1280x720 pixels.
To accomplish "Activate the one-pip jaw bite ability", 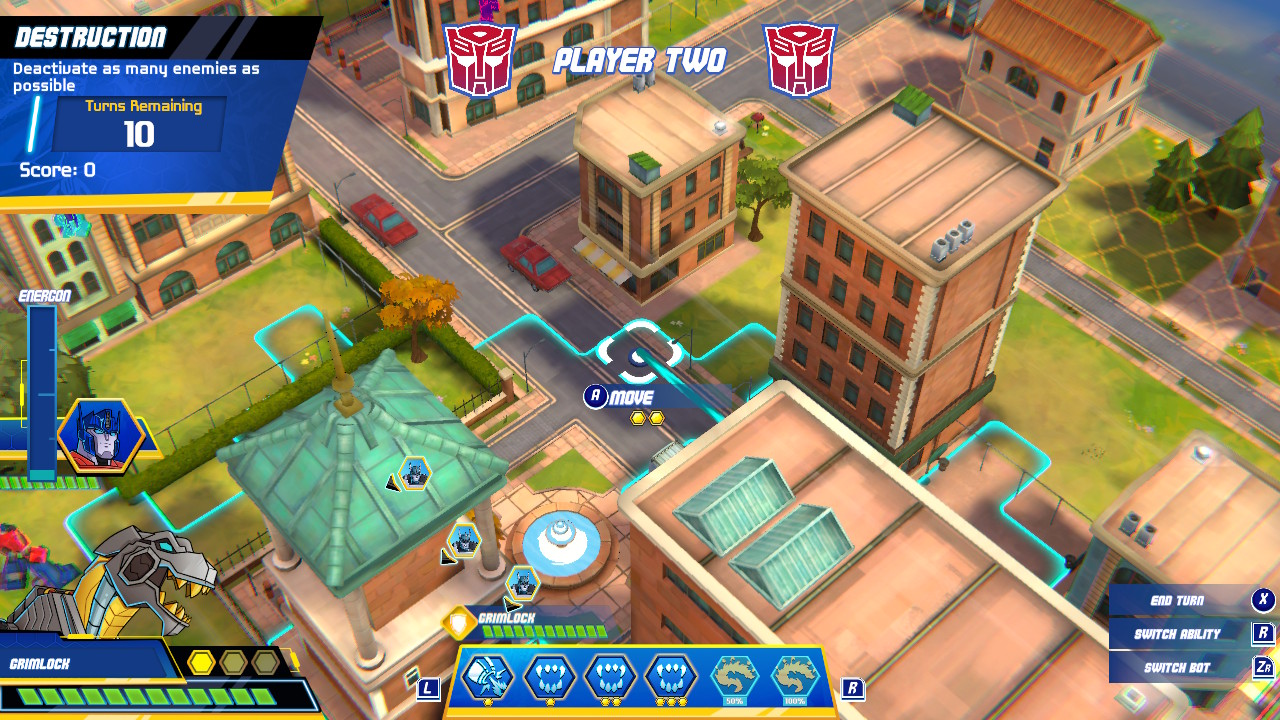I will pyautogui.click(x=549, y=677).
